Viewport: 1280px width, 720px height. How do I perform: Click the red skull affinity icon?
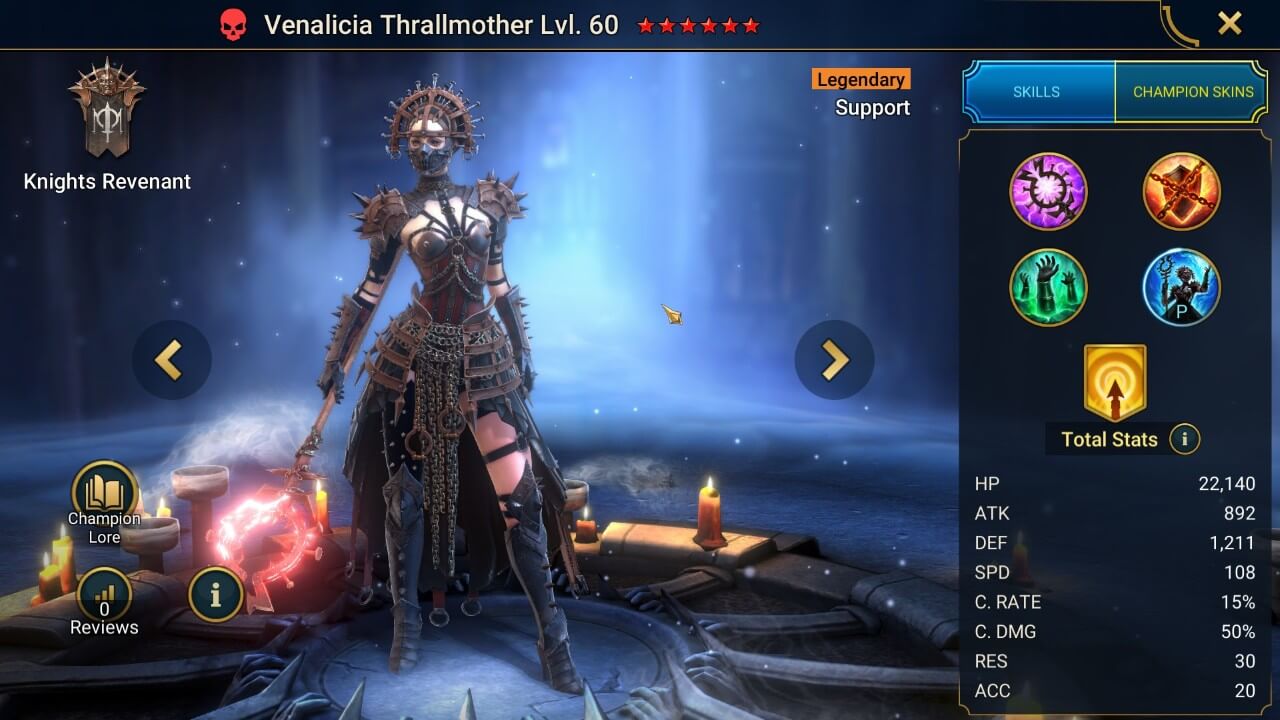click(231, 24)
